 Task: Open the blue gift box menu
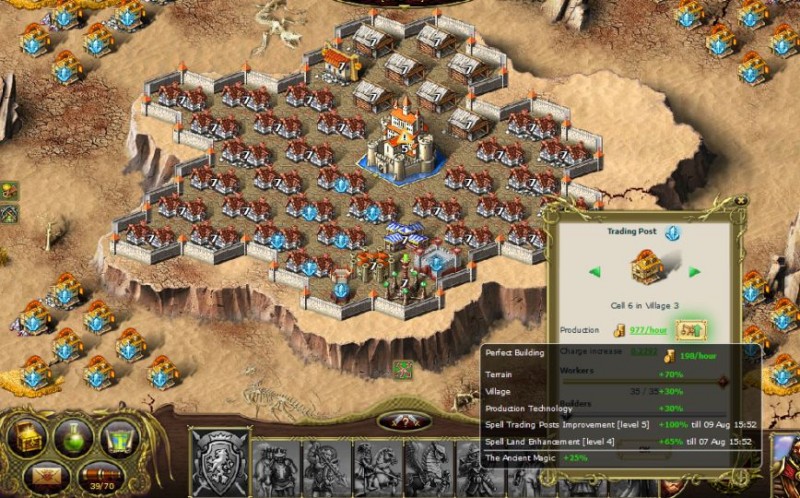tap(120, 436)
